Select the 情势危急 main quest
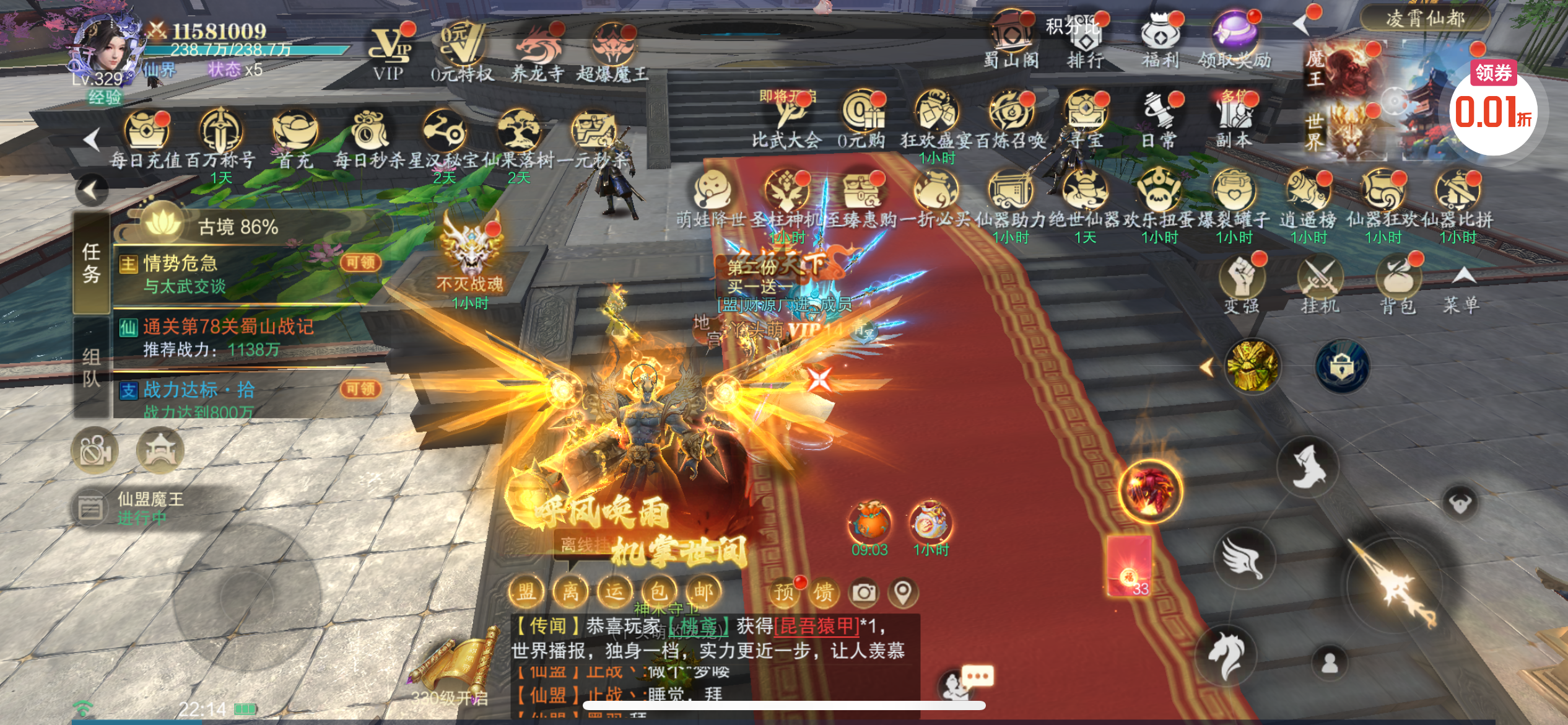 (235, 274)
